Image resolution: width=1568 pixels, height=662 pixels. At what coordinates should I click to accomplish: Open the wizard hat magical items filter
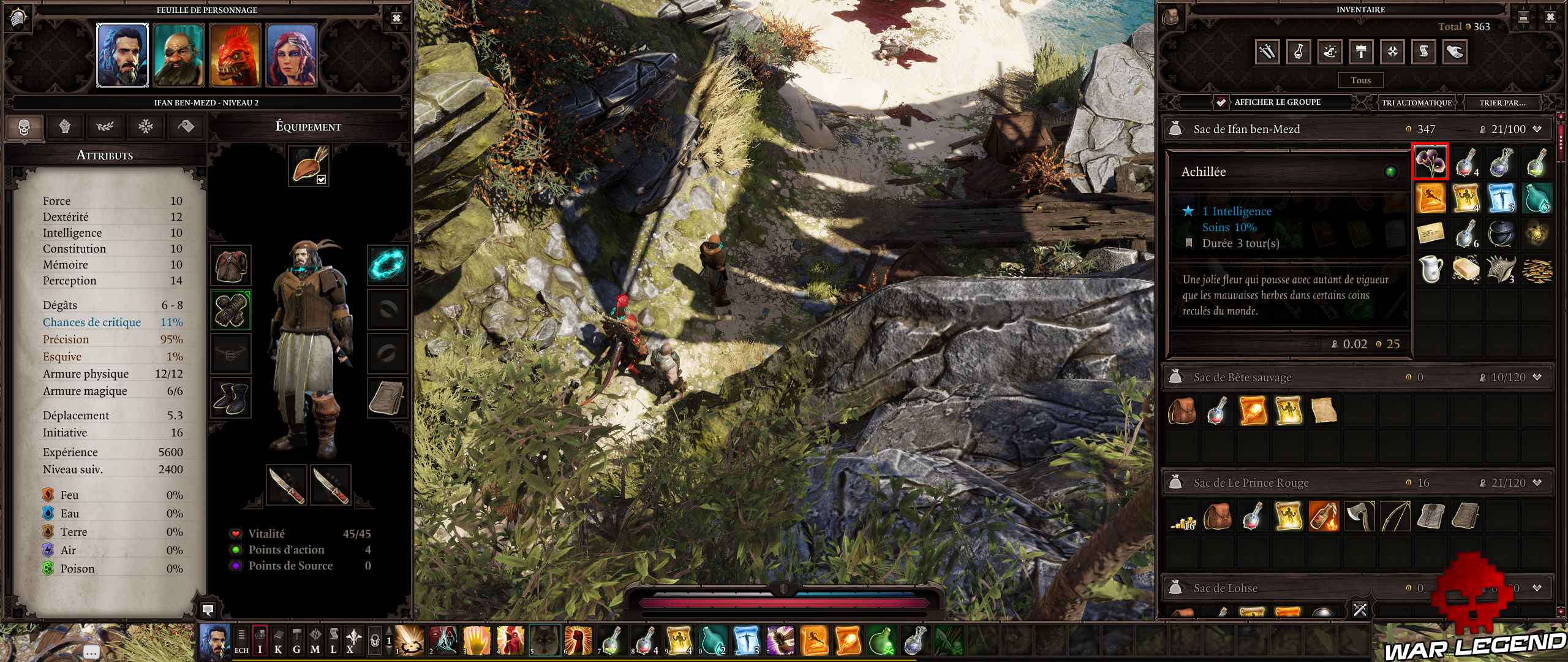1329,51
